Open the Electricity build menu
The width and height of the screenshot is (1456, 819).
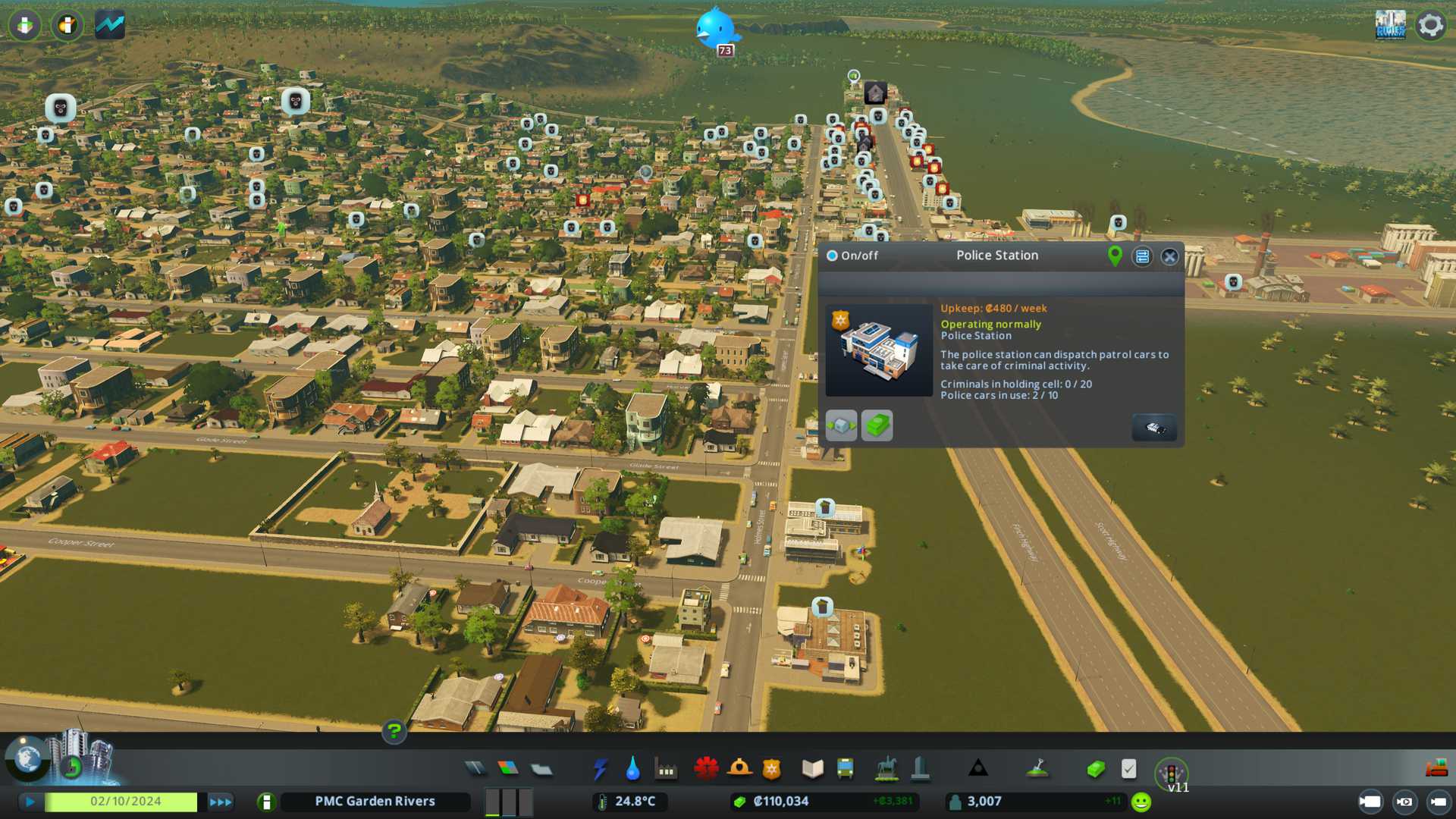coord(600,769)
